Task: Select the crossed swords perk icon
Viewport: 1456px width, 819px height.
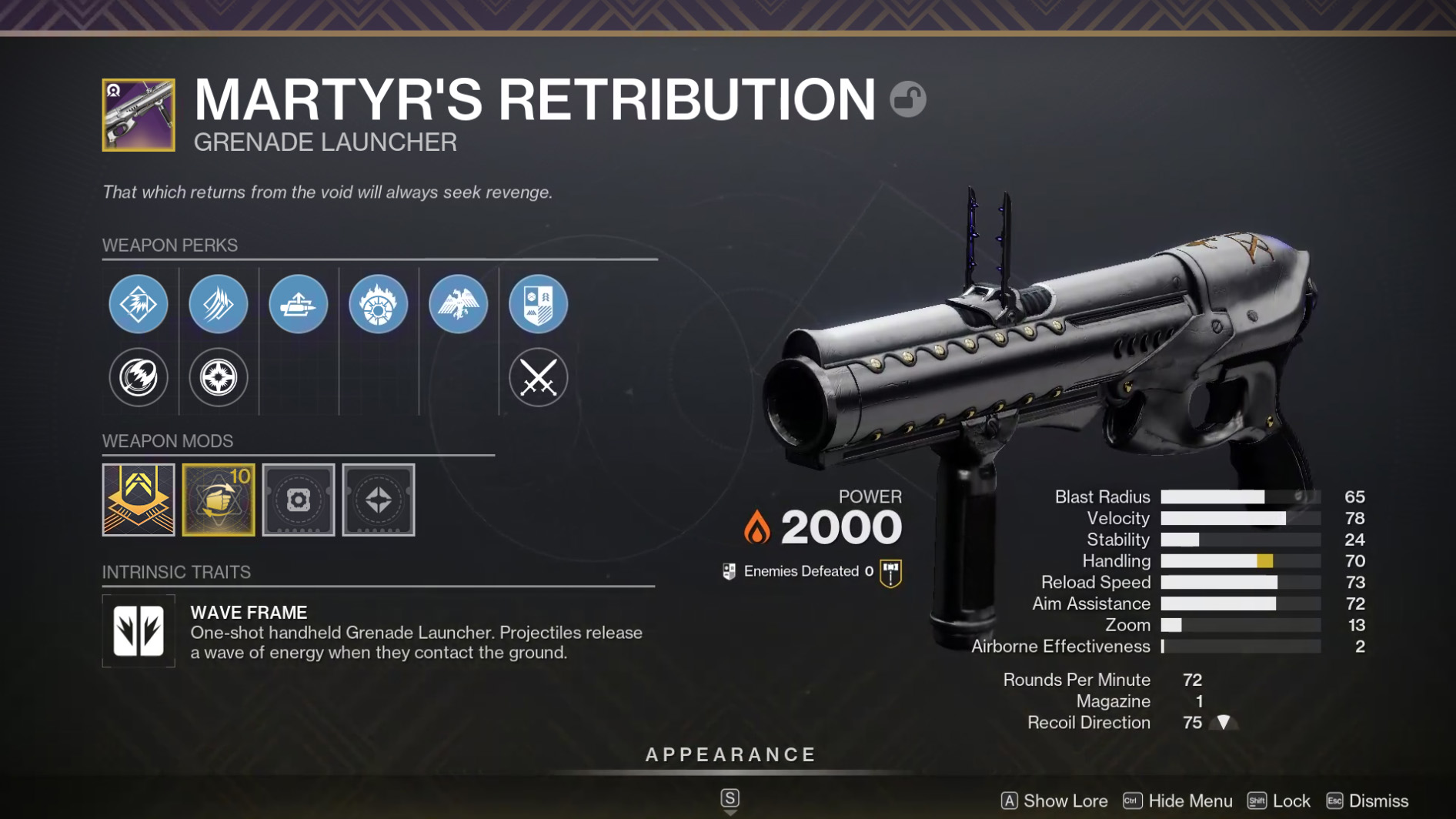Action: pyautogui.click(x=539, y=377)
